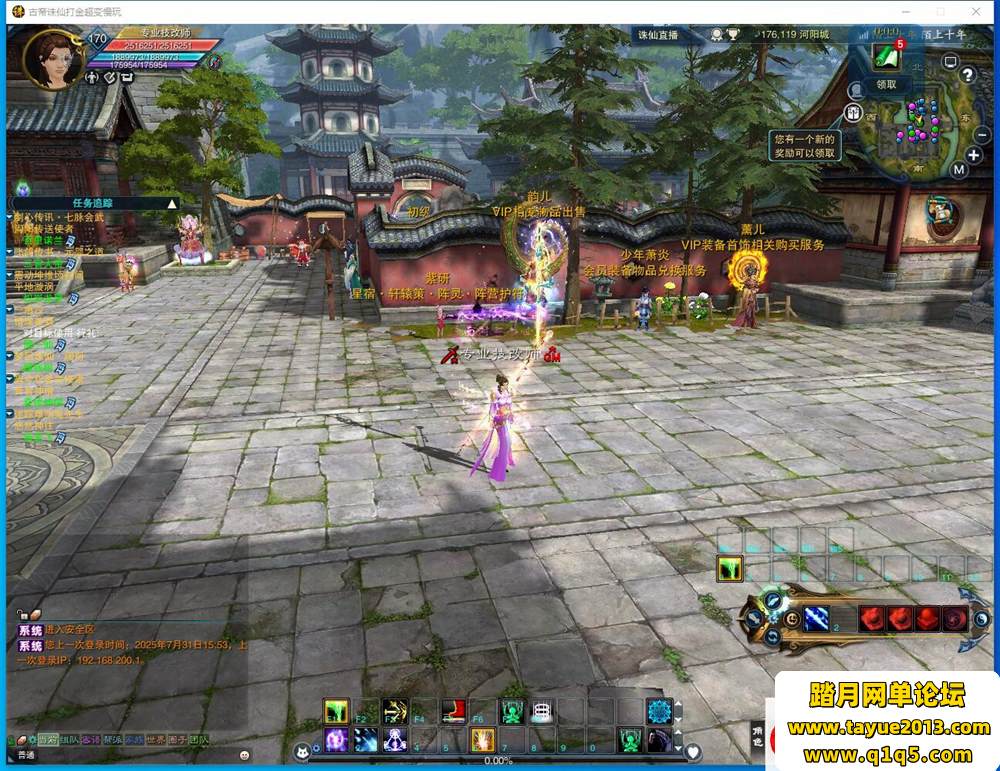
Task: Click the monitor icon above the minimap
Action: (x=950, y=61)
